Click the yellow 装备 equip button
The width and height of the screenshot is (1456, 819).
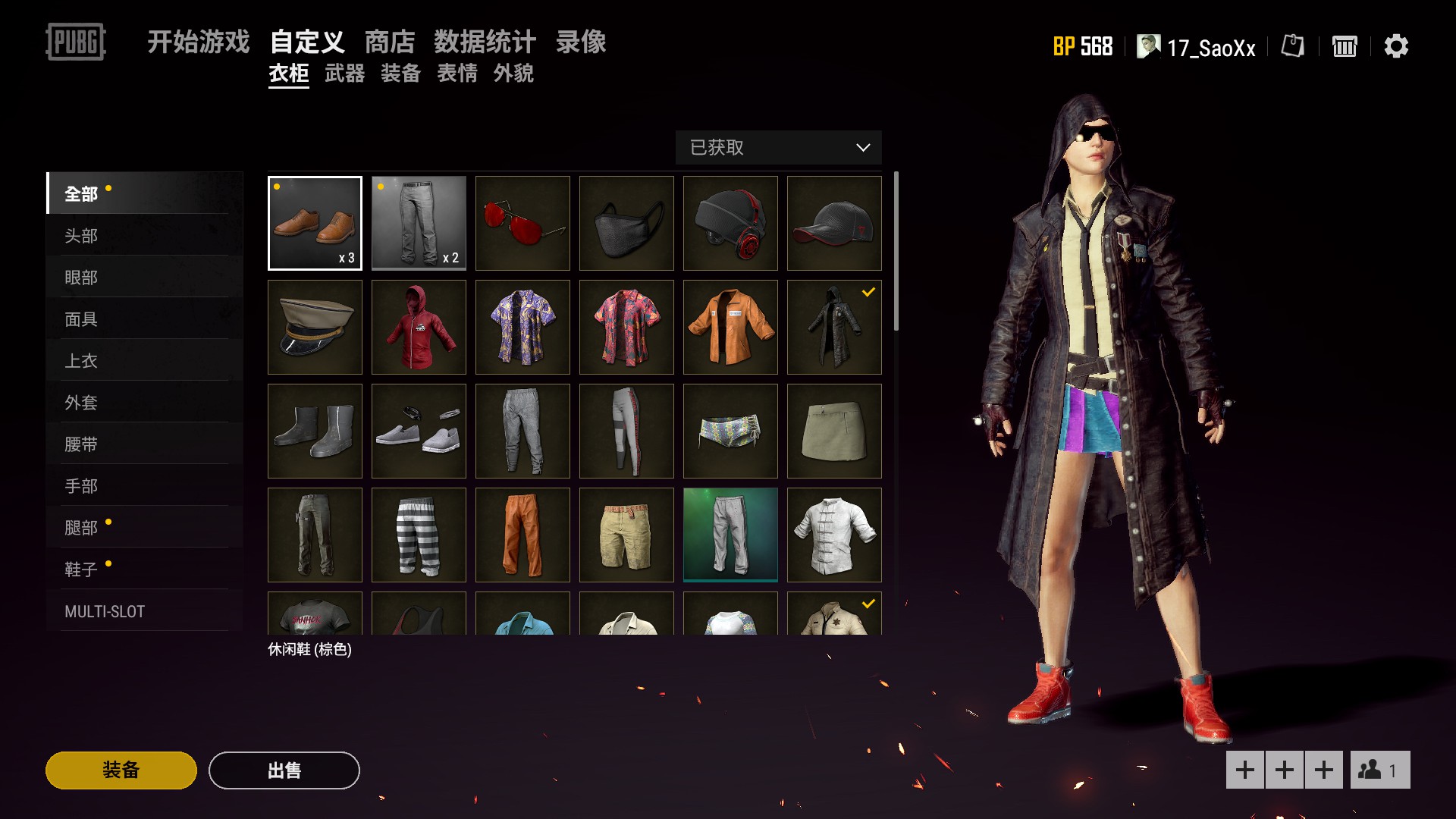121,770
